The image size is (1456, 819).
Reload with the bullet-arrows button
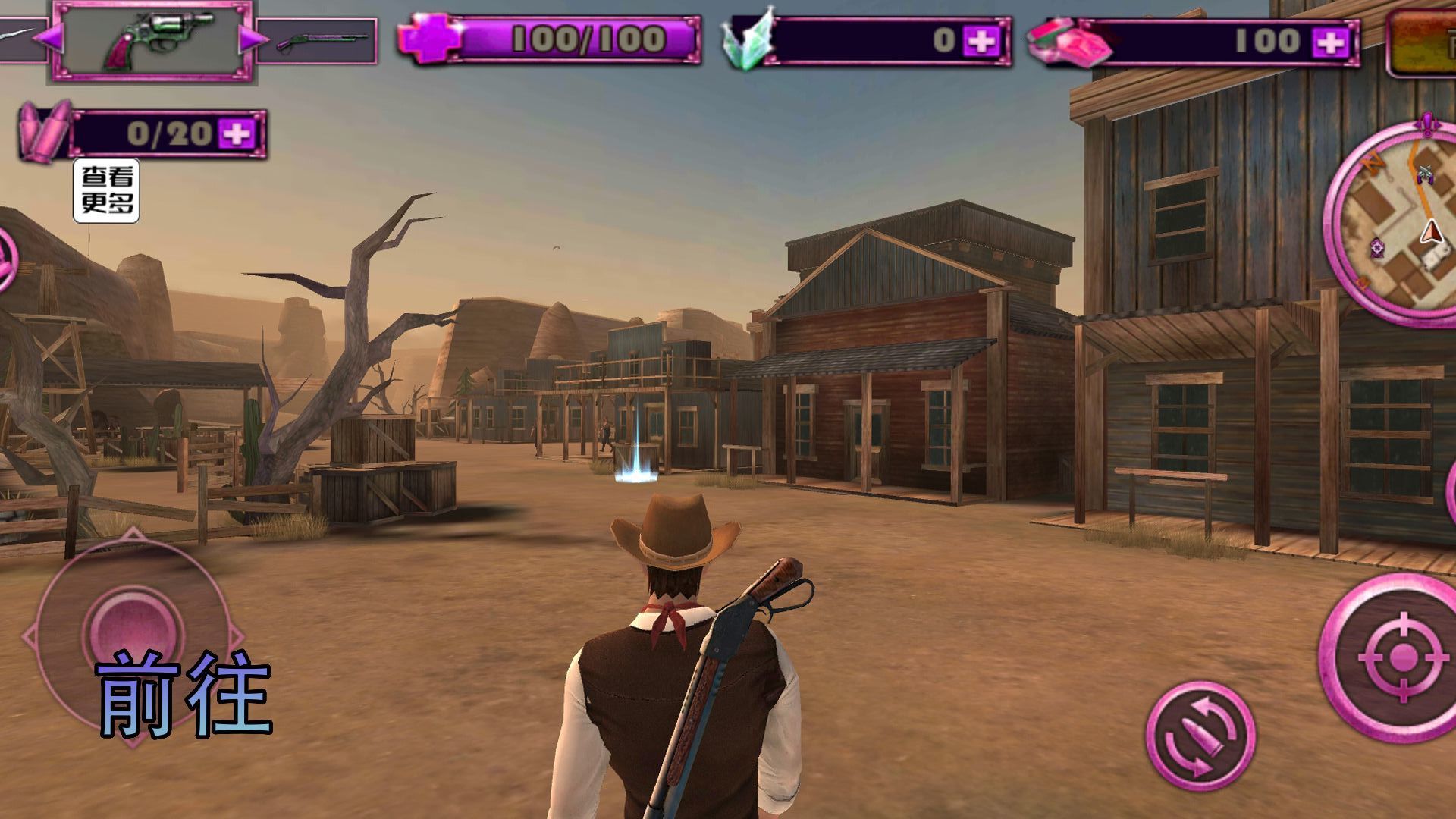[x=1200, y=736]
